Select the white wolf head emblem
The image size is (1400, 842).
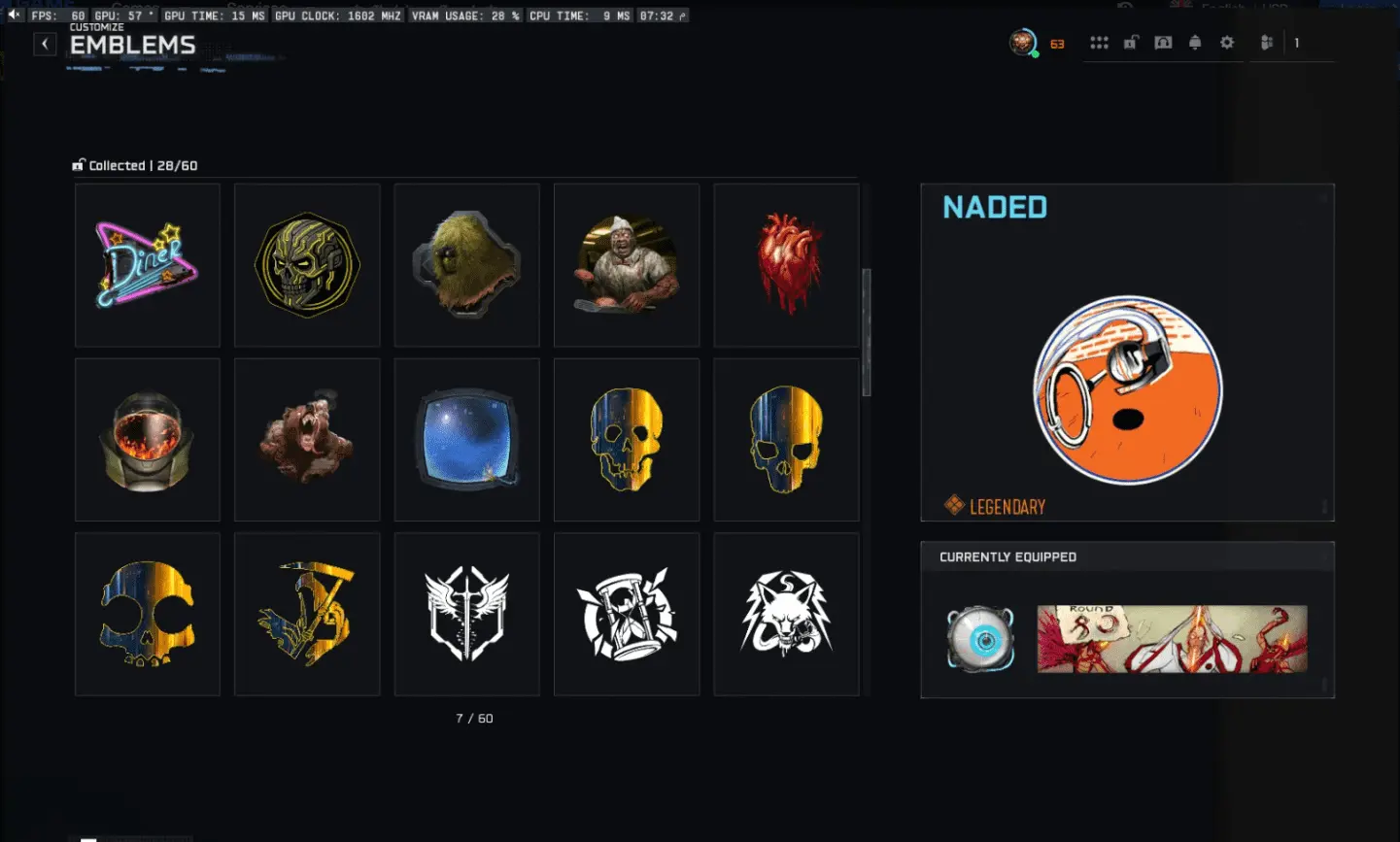tap(786, 613)
